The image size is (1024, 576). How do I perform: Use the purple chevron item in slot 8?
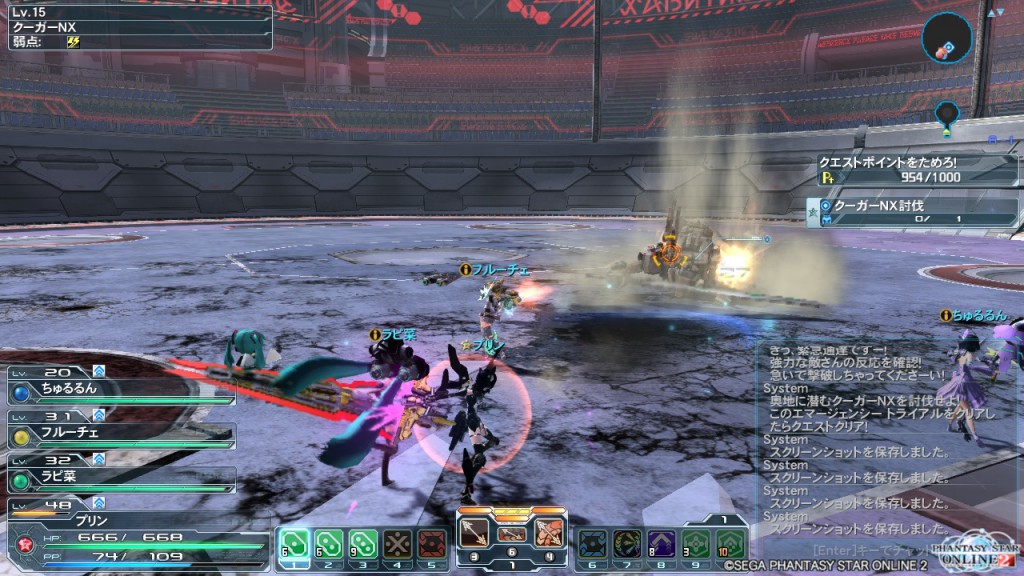click(662, 544)
